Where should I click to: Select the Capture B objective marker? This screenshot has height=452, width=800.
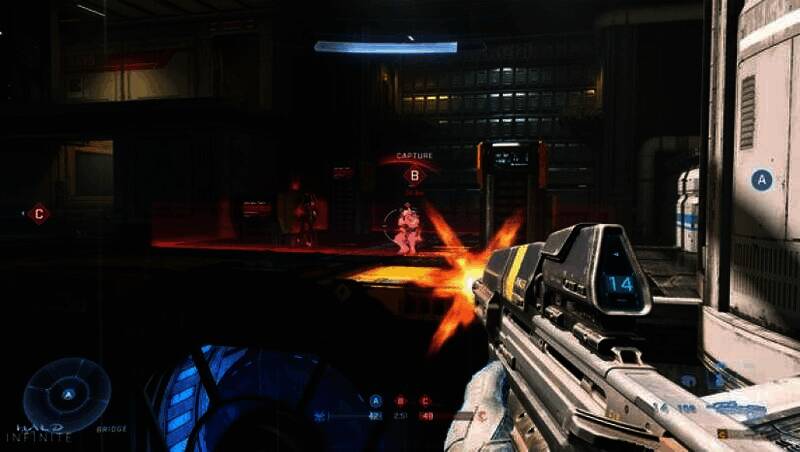[413, 175]
